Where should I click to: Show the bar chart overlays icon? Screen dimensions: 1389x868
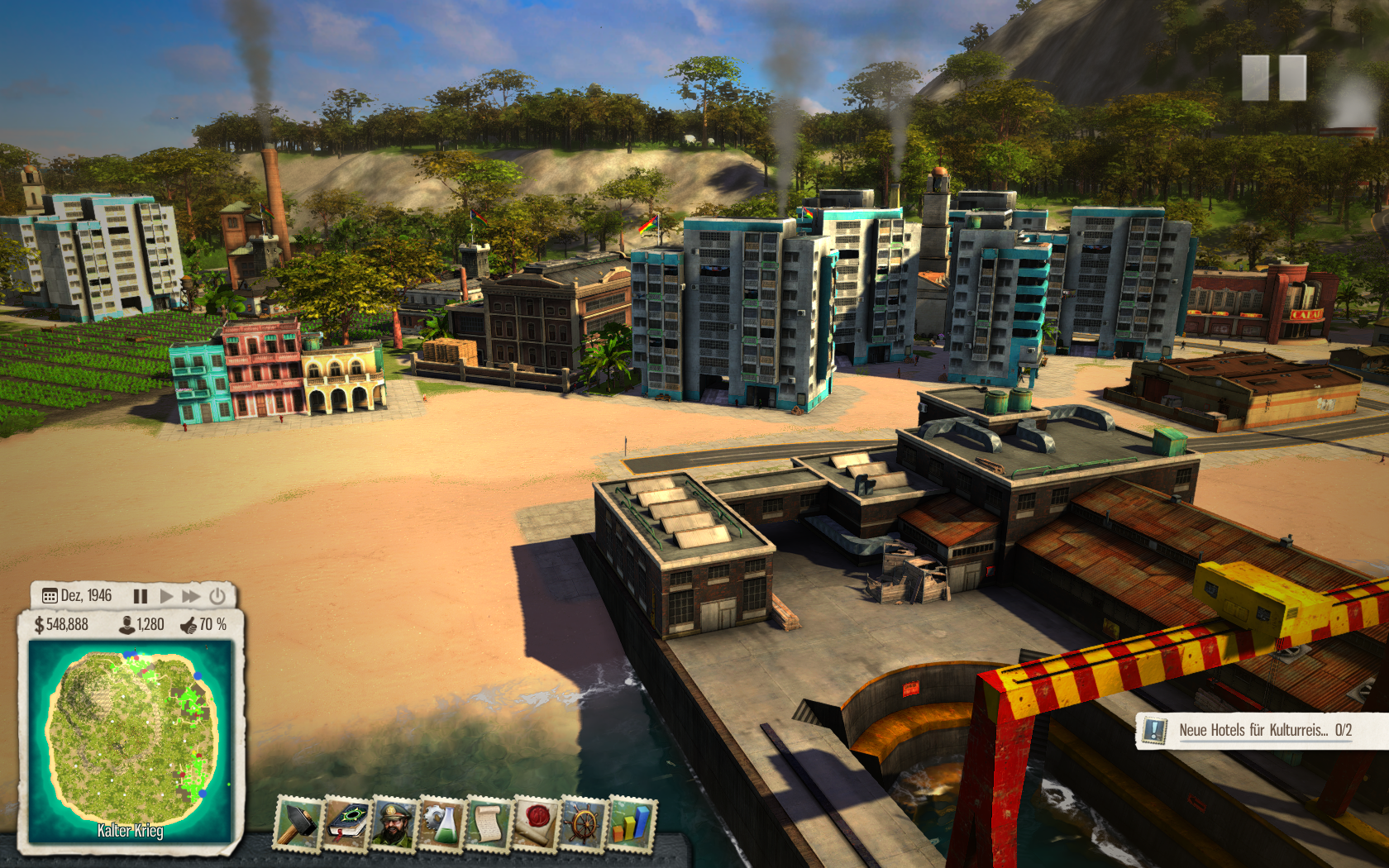tap(632, 823)
